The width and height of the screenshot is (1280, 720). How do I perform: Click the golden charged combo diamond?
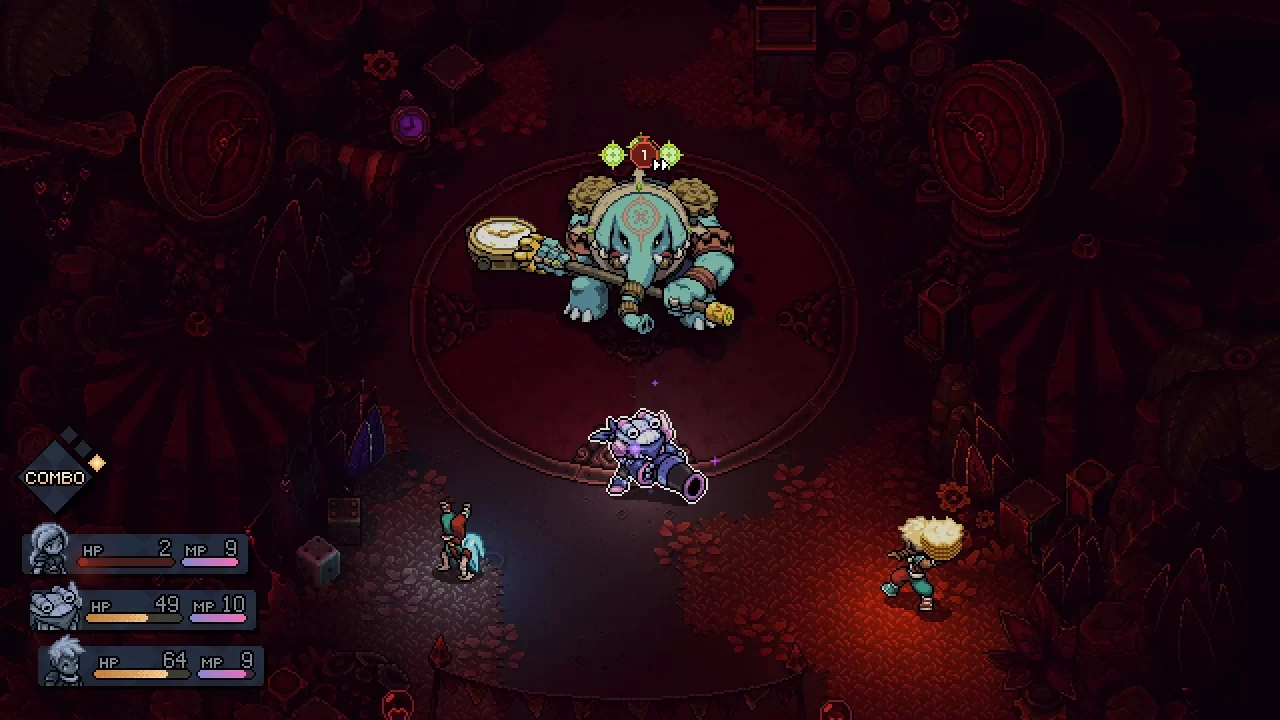coord(96,463)
